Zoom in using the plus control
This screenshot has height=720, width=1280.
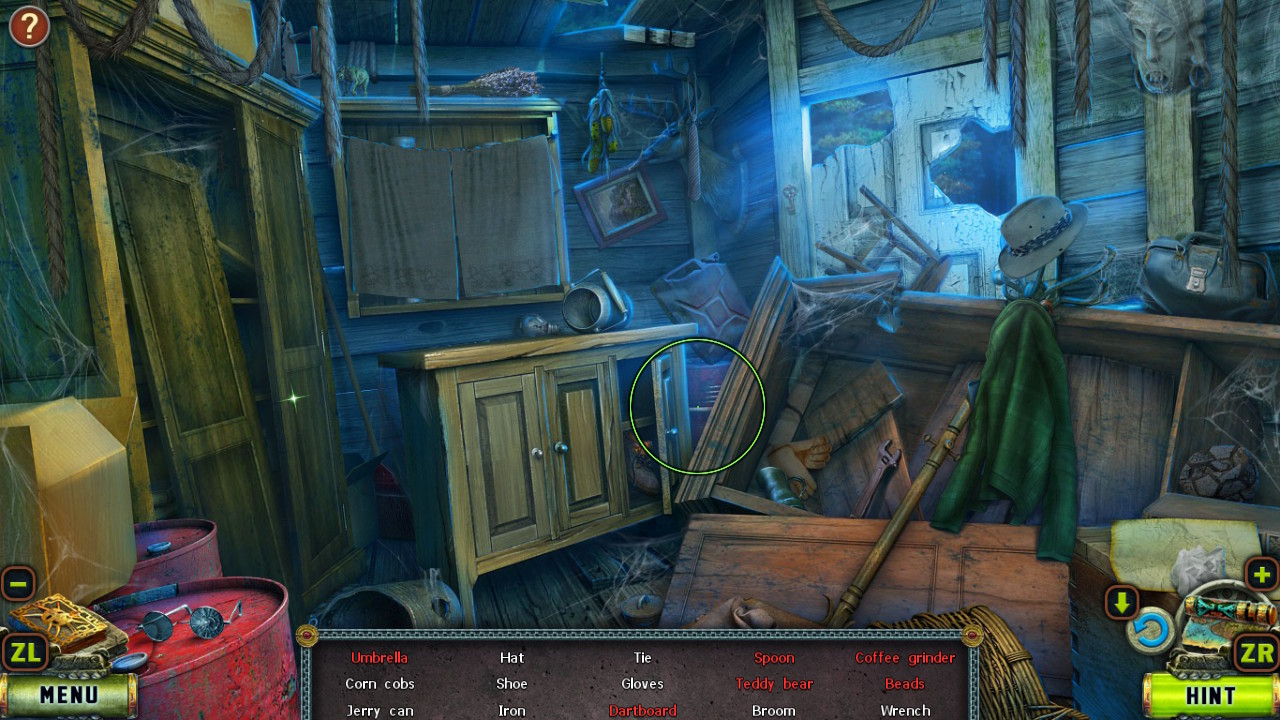1263,574
